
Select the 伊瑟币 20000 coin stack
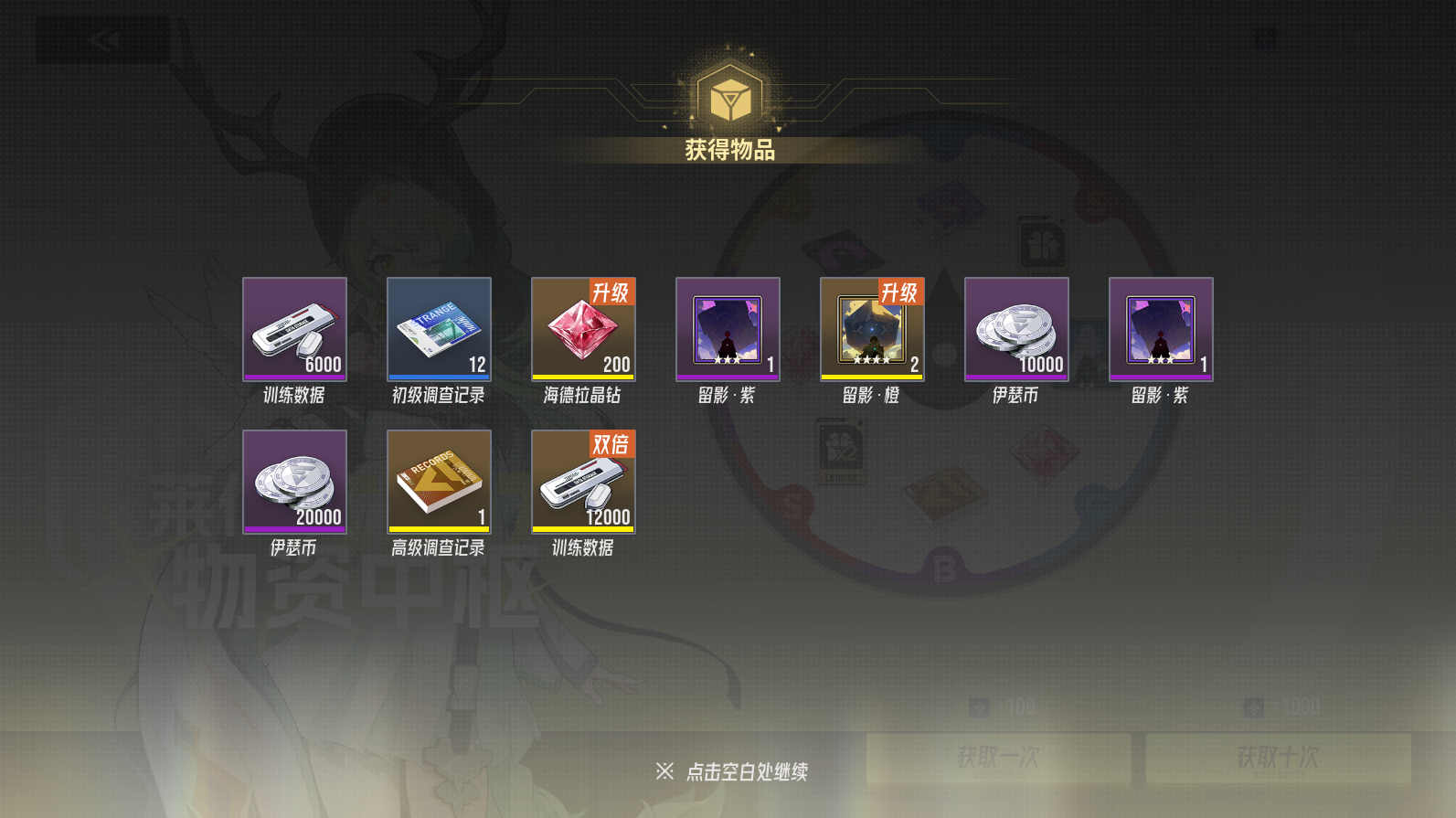tap(294, 483)
